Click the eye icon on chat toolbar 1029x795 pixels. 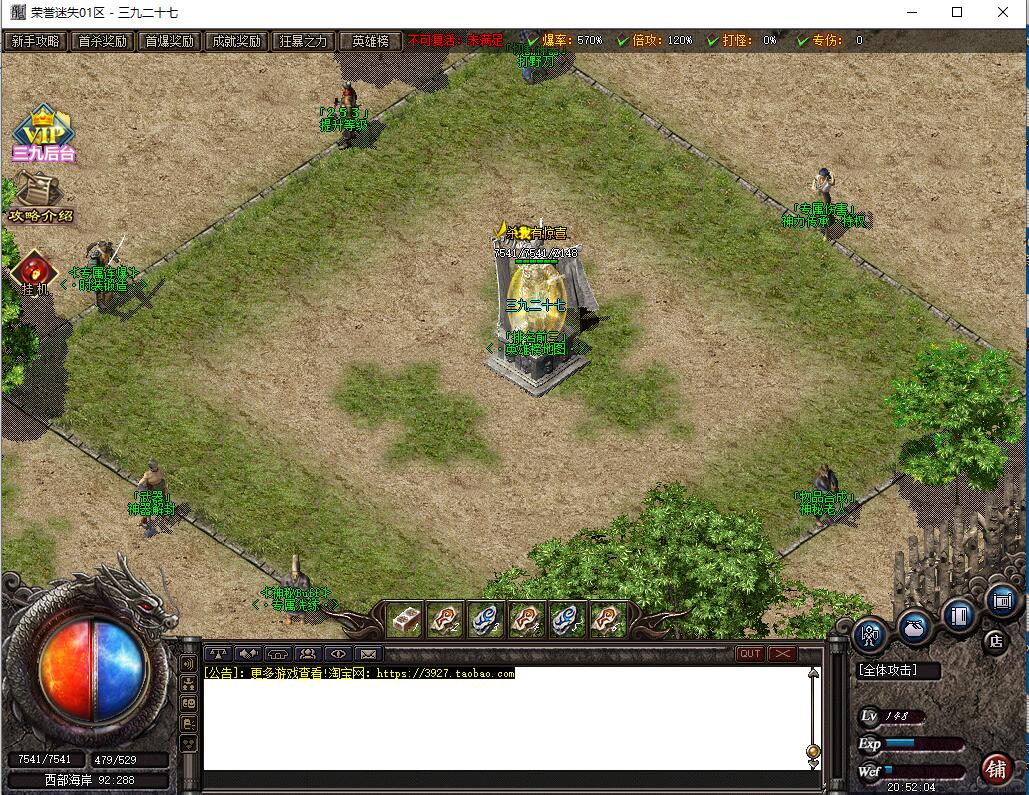pyautogui.click(x=339, y=654)
